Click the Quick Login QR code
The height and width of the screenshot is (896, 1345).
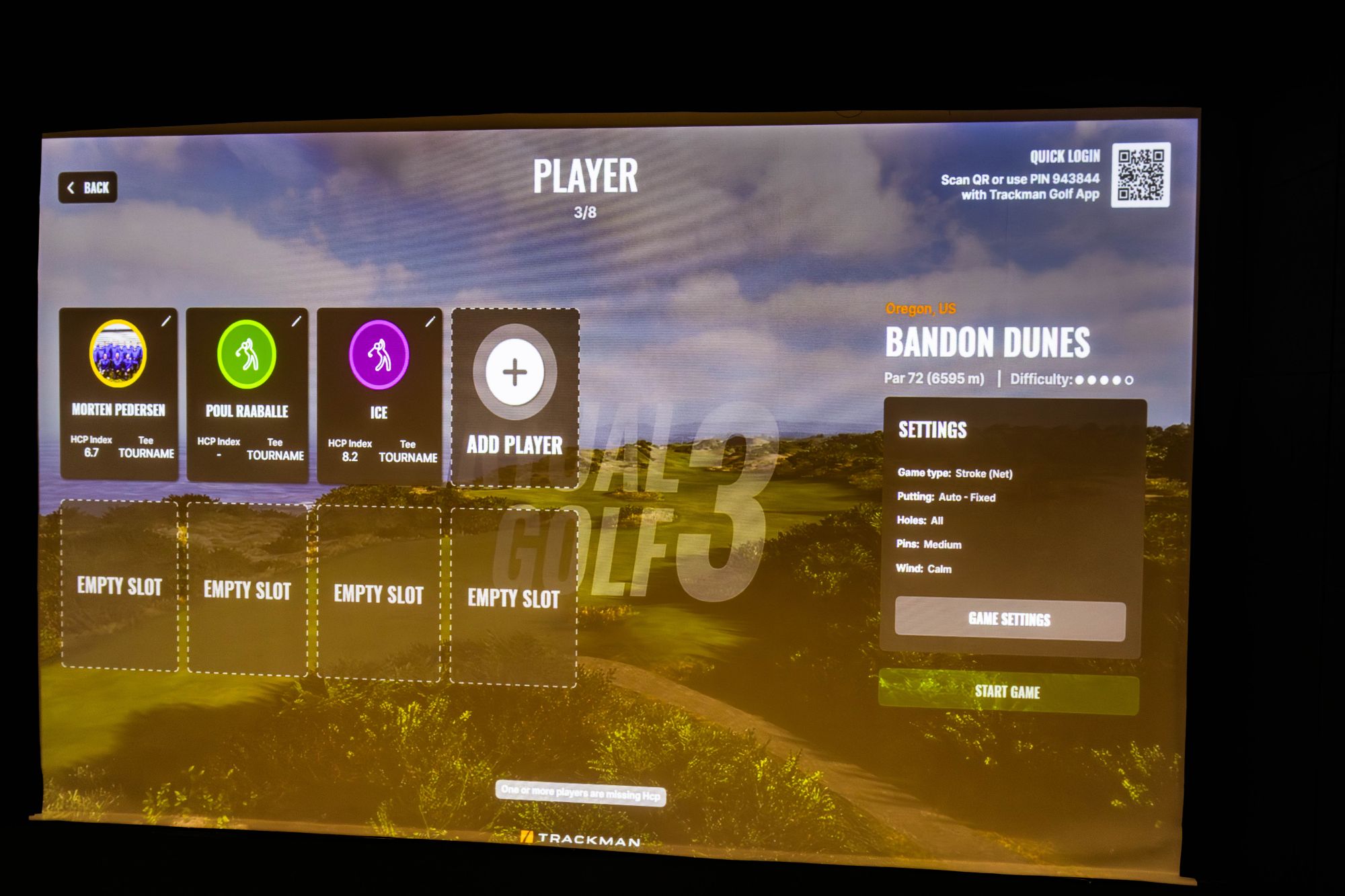(1141, 175)
